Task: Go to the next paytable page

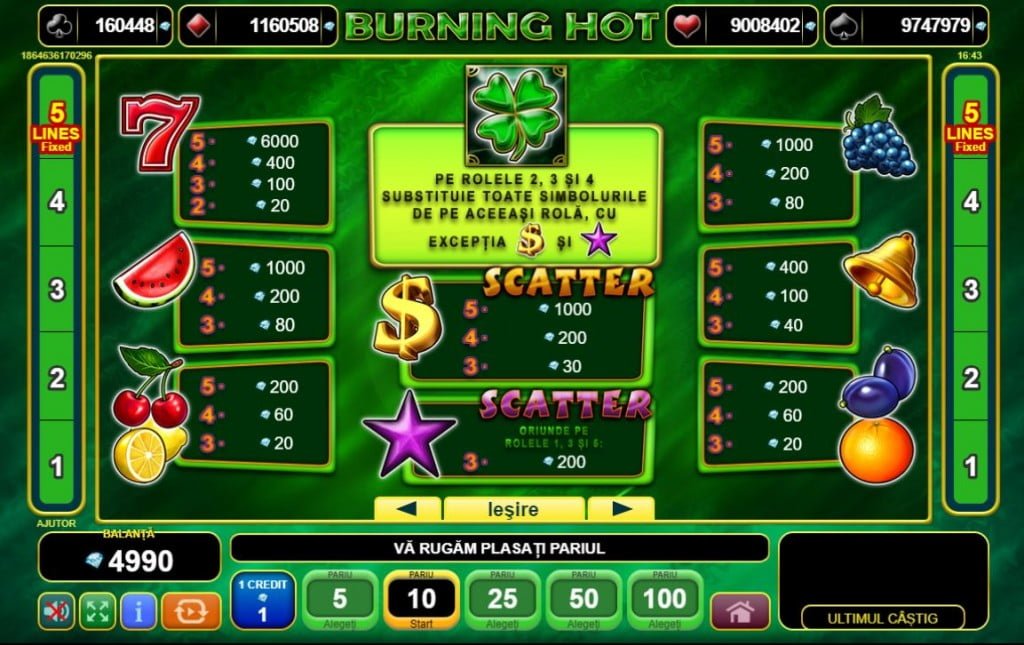Action: (x=621, y=509)
